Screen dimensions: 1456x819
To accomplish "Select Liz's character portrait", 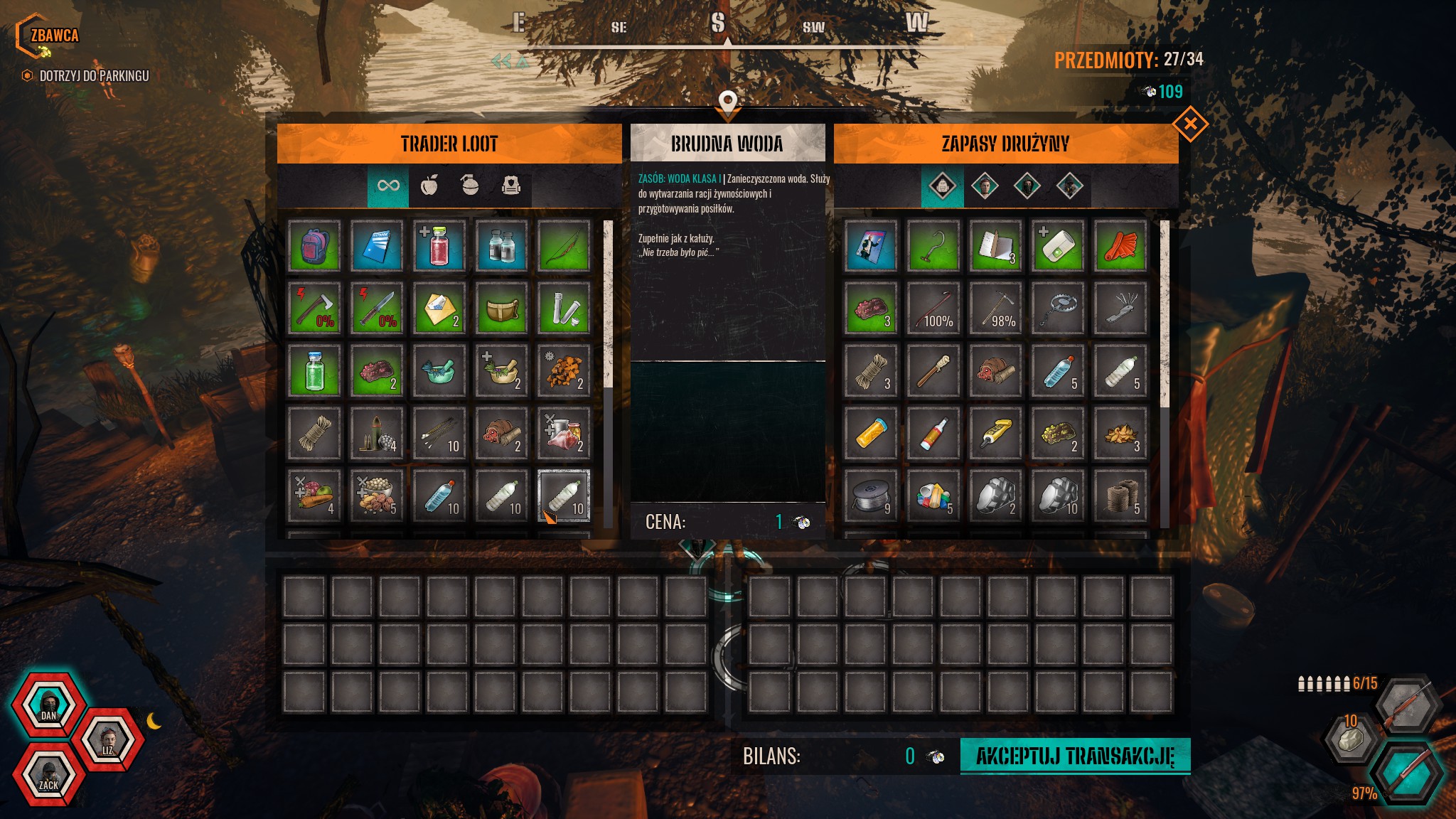I will point(107,740).
